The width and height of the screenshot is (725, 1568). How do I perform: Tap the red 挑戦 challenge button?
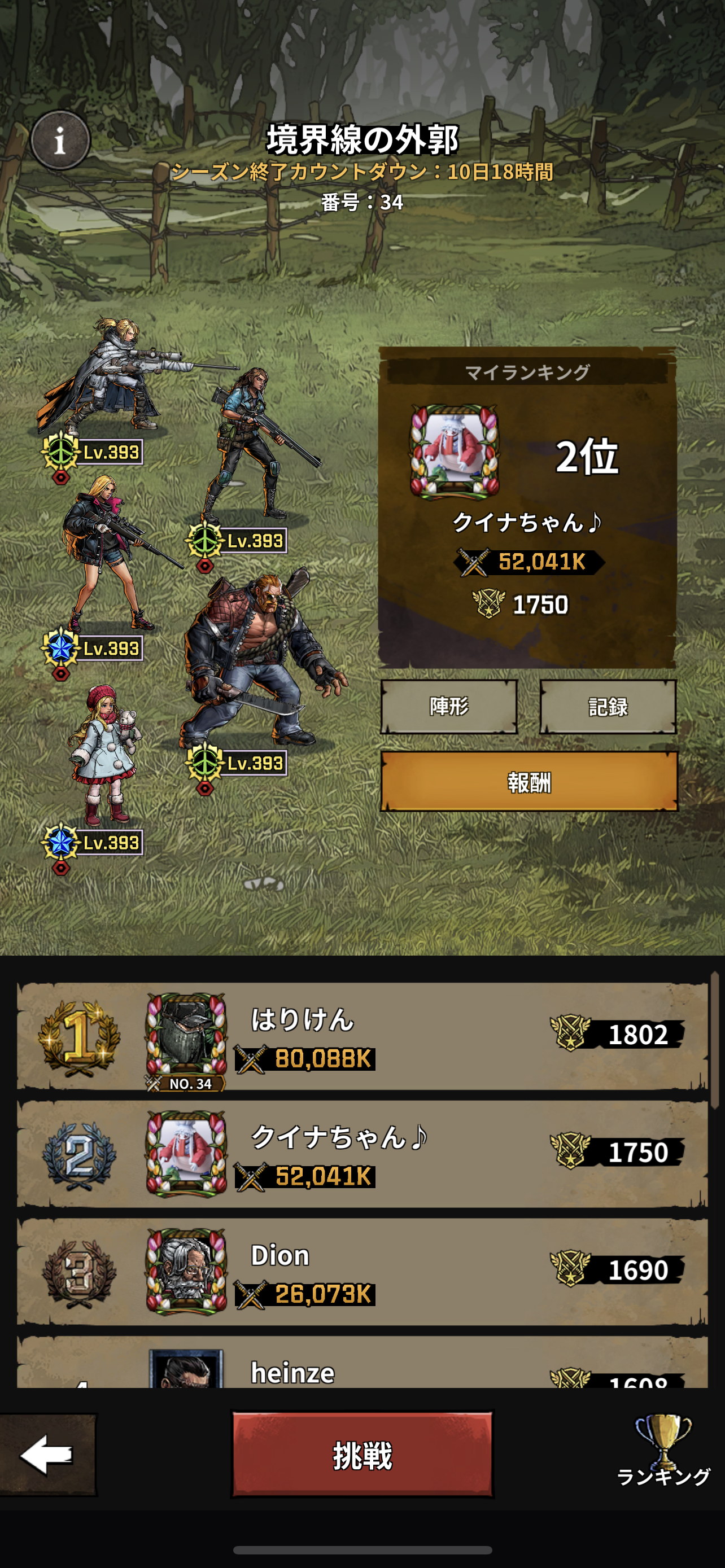(x=362, y=1455)
